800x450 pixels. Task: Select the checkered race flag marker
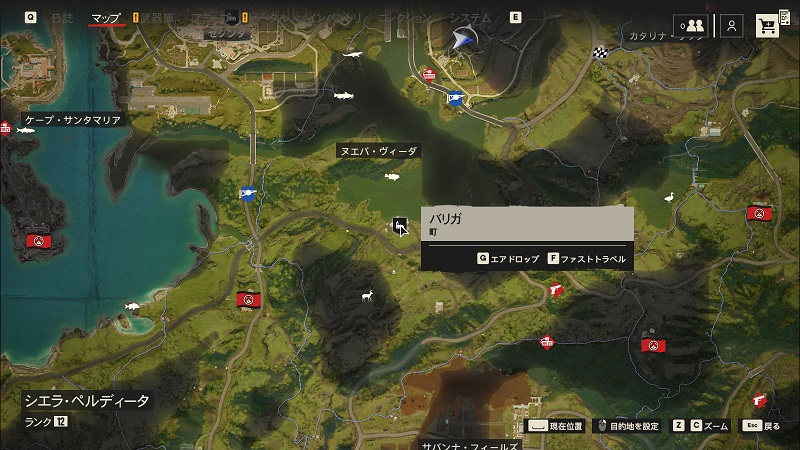click(x=599, y=52)
